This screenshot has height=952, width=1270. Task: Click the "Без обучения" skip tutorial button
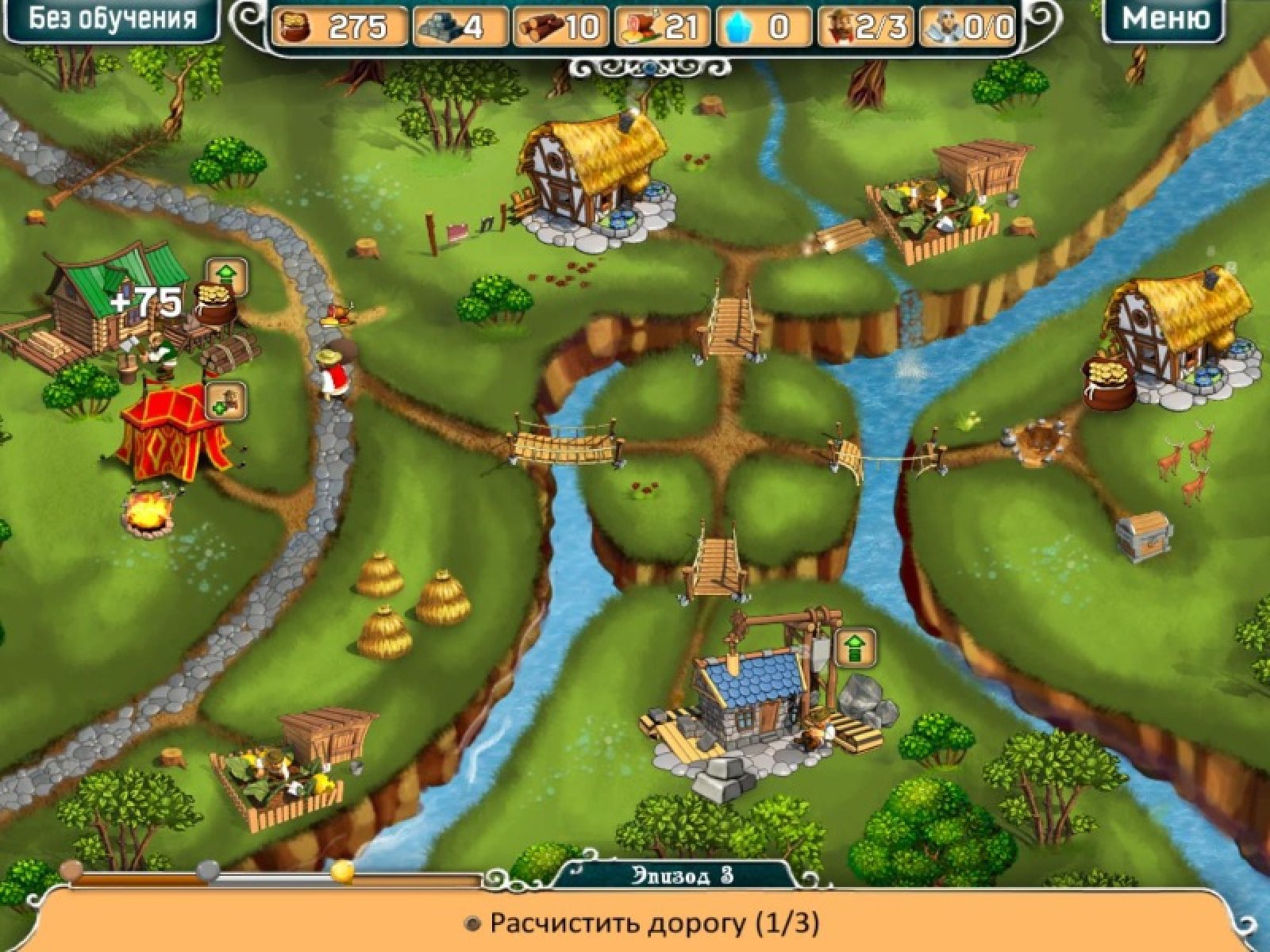pyautogui.click(x=112, y=20)
